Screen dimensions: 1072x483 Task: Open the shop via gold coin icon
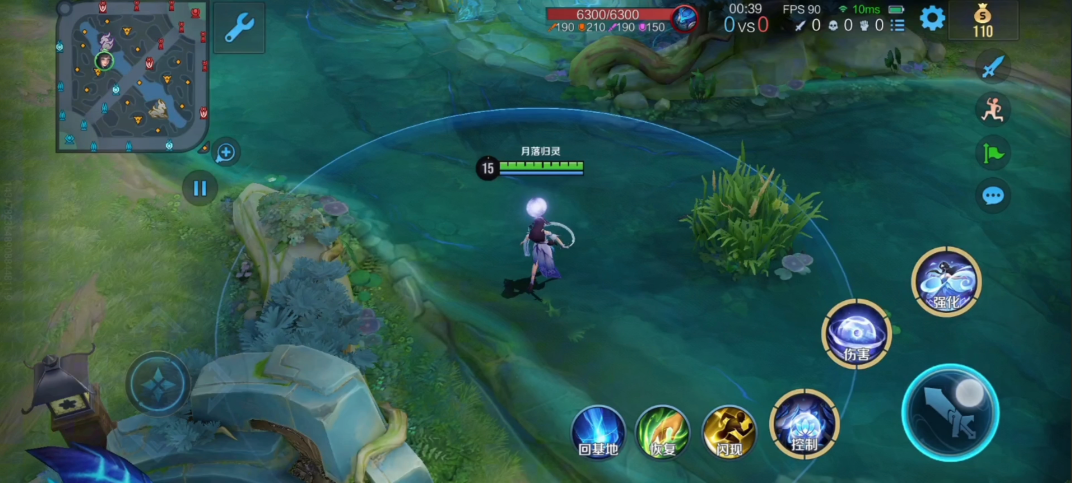point(983,20)
